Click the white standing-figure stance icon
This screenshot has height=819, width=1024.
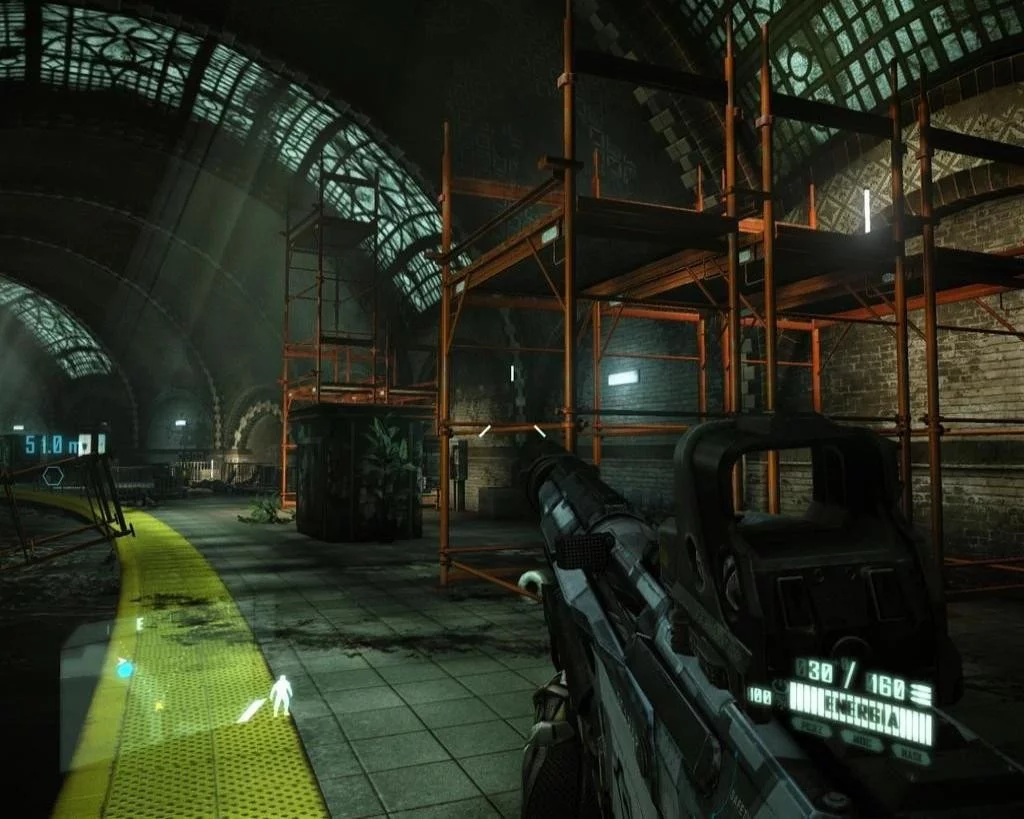click(x=282, y=694)
